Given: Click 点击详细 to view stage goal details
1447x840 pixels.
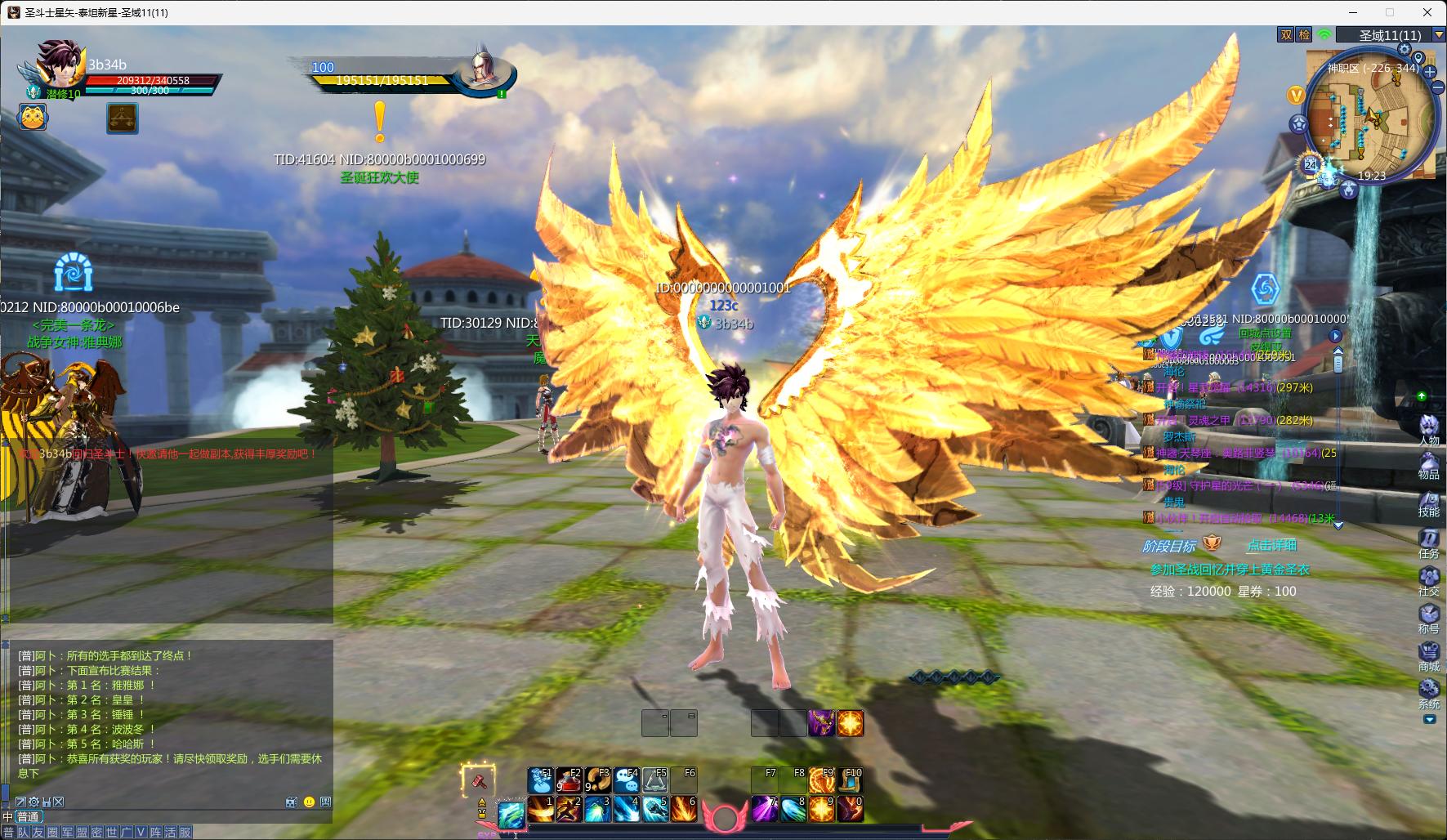Looking at the screenshot, I should click(1271, 546).
